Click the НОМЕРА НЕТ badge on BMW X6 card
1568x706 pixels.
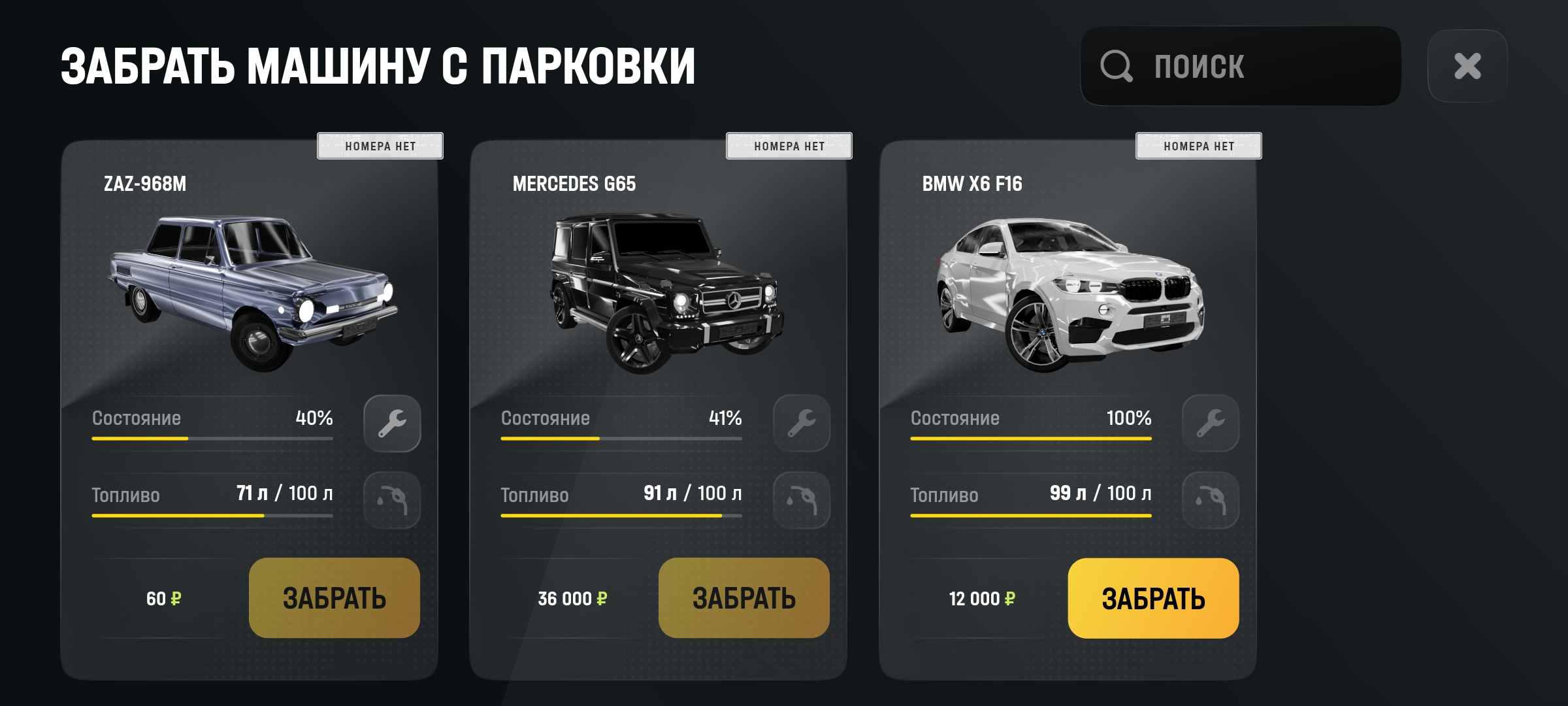pyautogui.click(x=1197, y=146)
